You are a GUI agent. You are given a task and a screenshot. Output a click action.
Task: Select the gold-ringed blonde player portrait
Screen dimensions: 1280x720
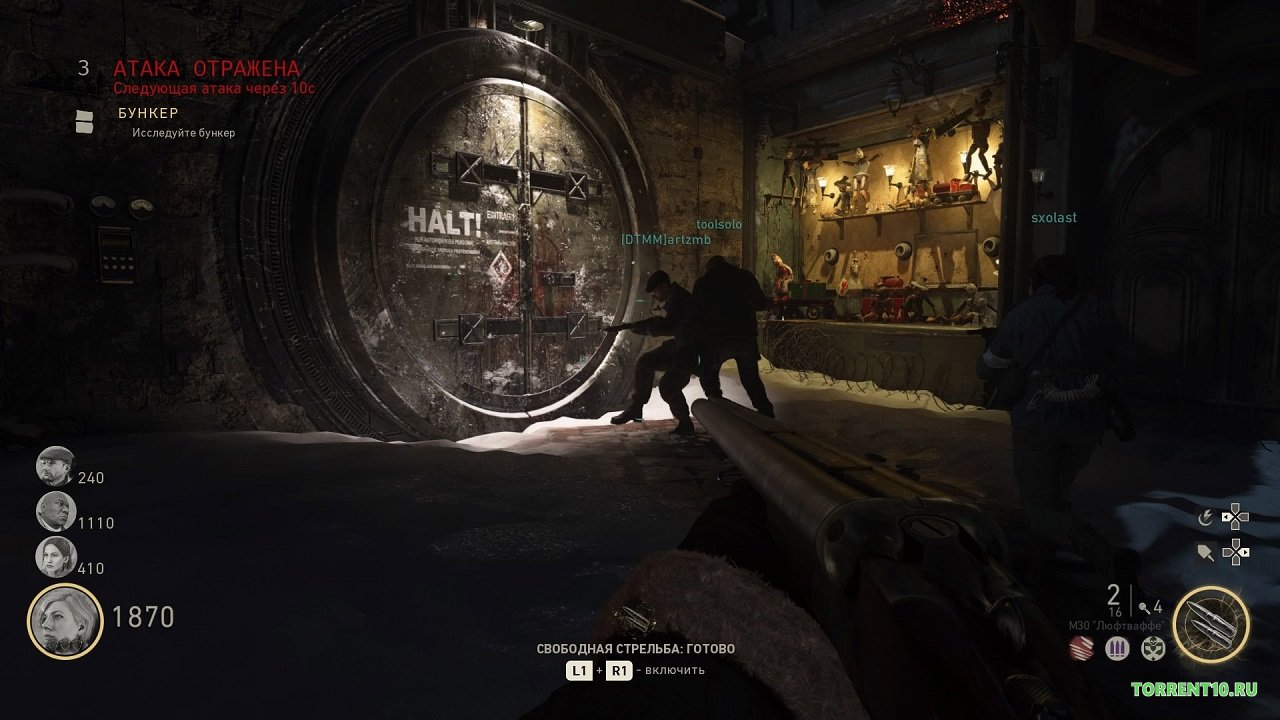tap(65, 621)
